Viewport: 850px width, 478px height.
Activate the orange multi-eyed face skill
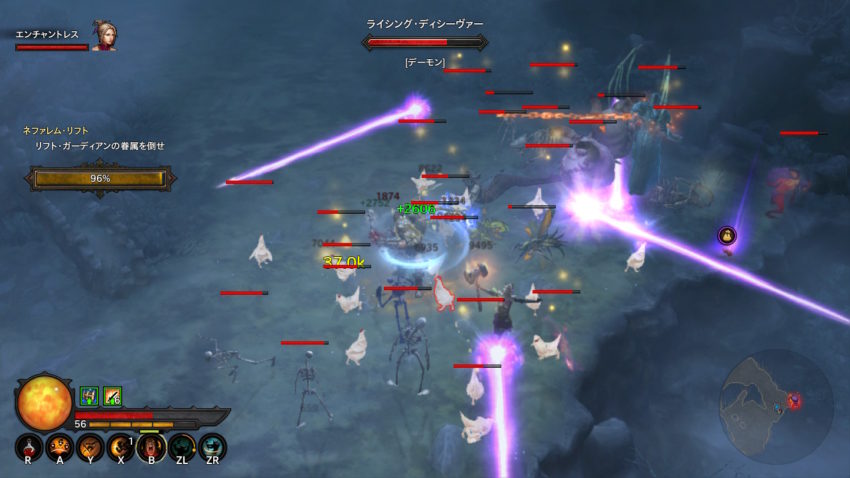58,446
